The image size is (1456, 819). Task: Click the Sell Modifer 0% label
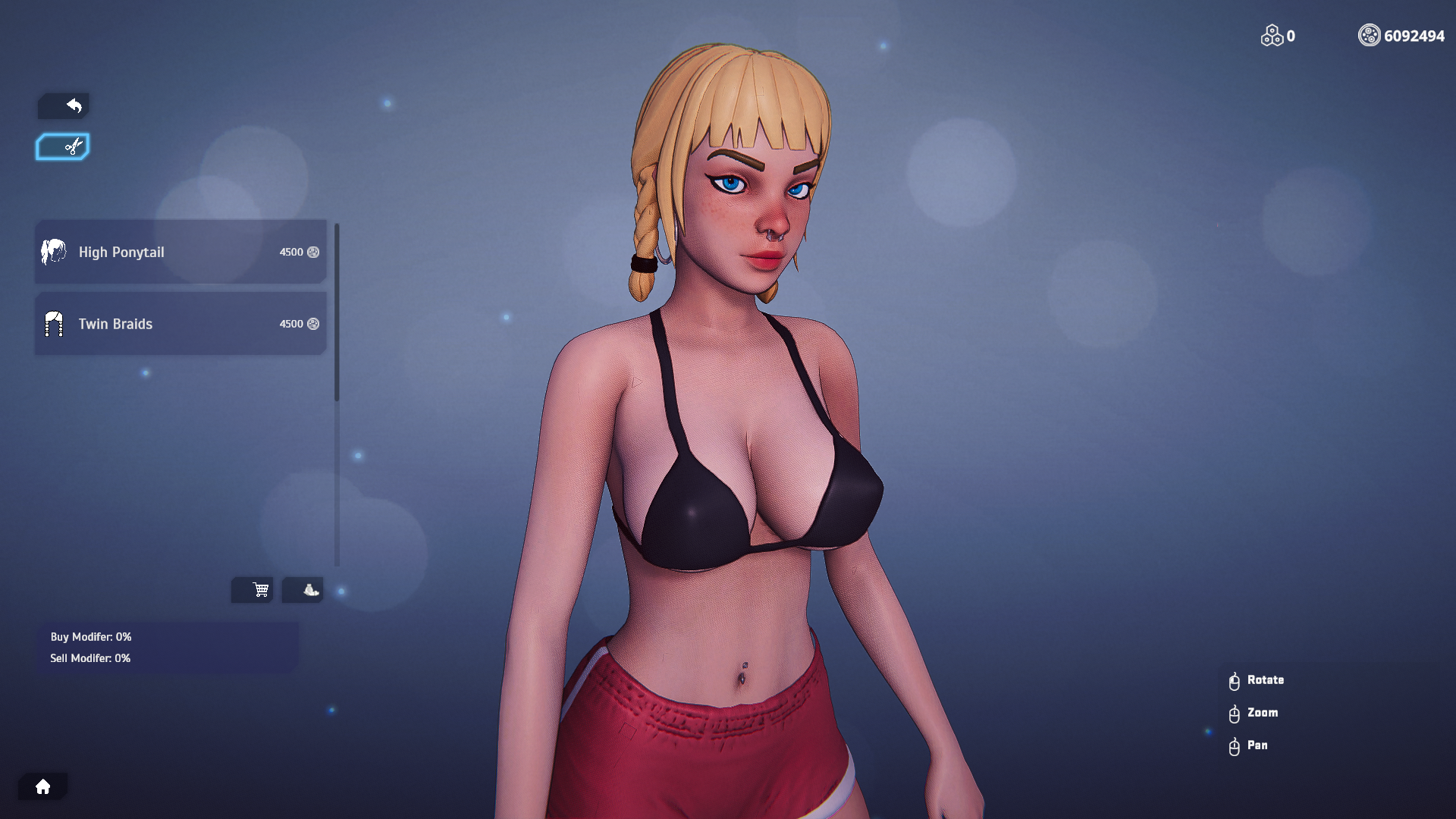coord(90,658)
